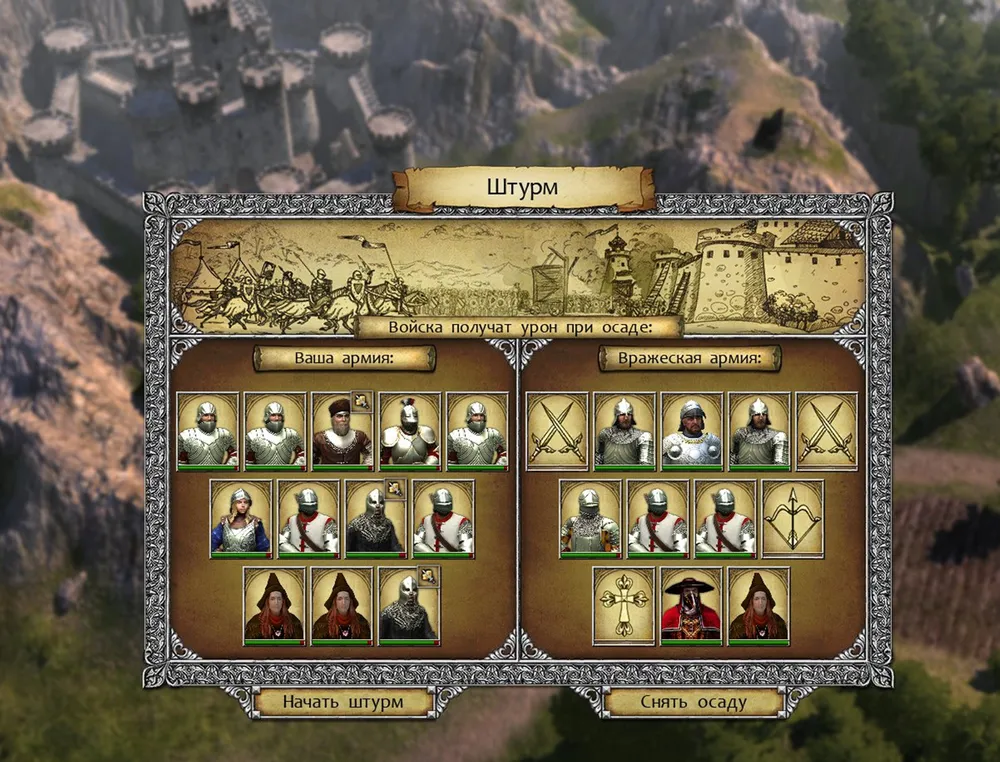Choose the bearded man in fur hat
The width and height of the screenshot is (1000, 762).
(x=342, y=431)
